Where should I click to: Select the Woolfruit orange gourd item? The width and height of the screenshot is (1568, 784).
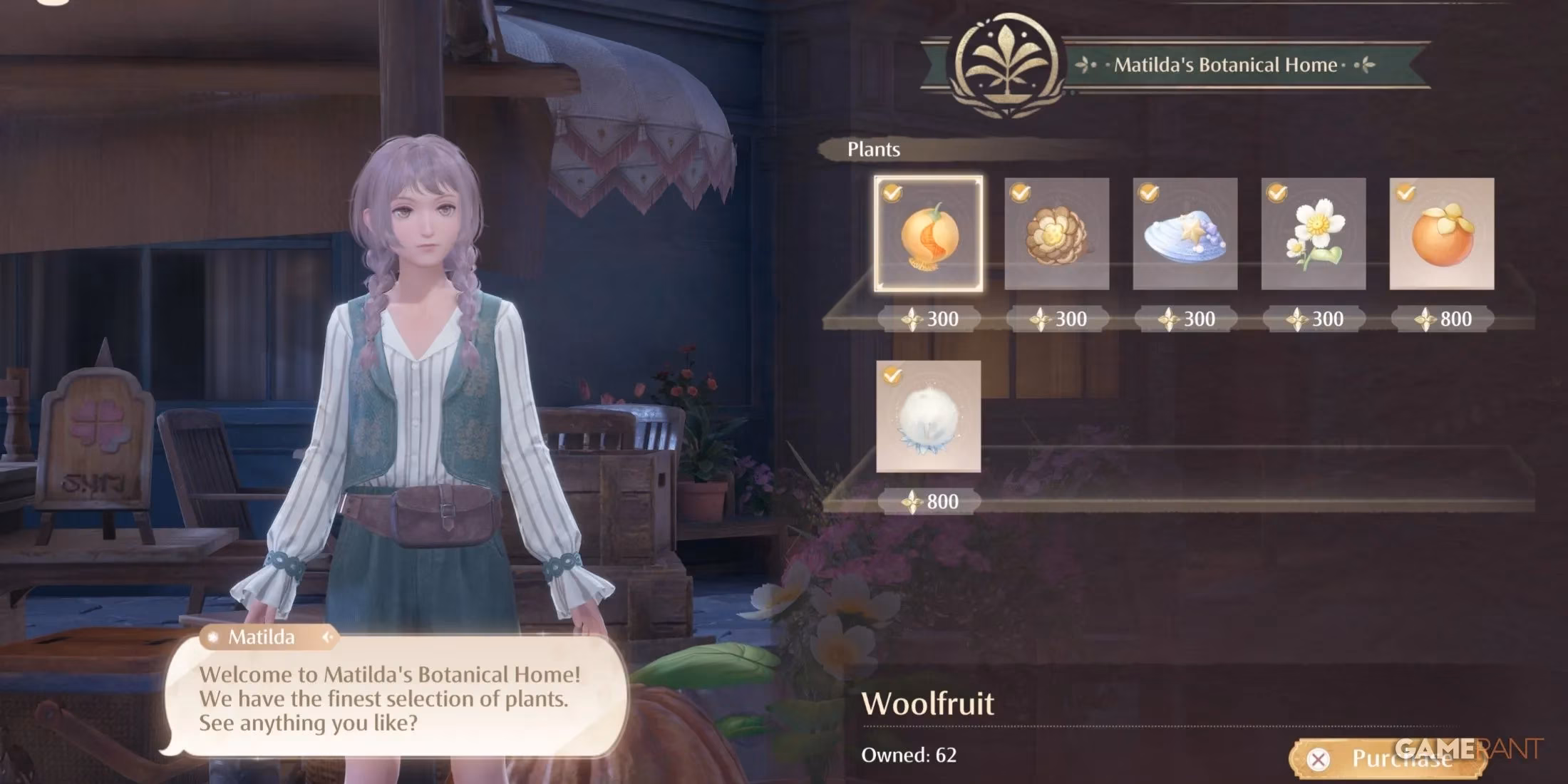(928, 234)
